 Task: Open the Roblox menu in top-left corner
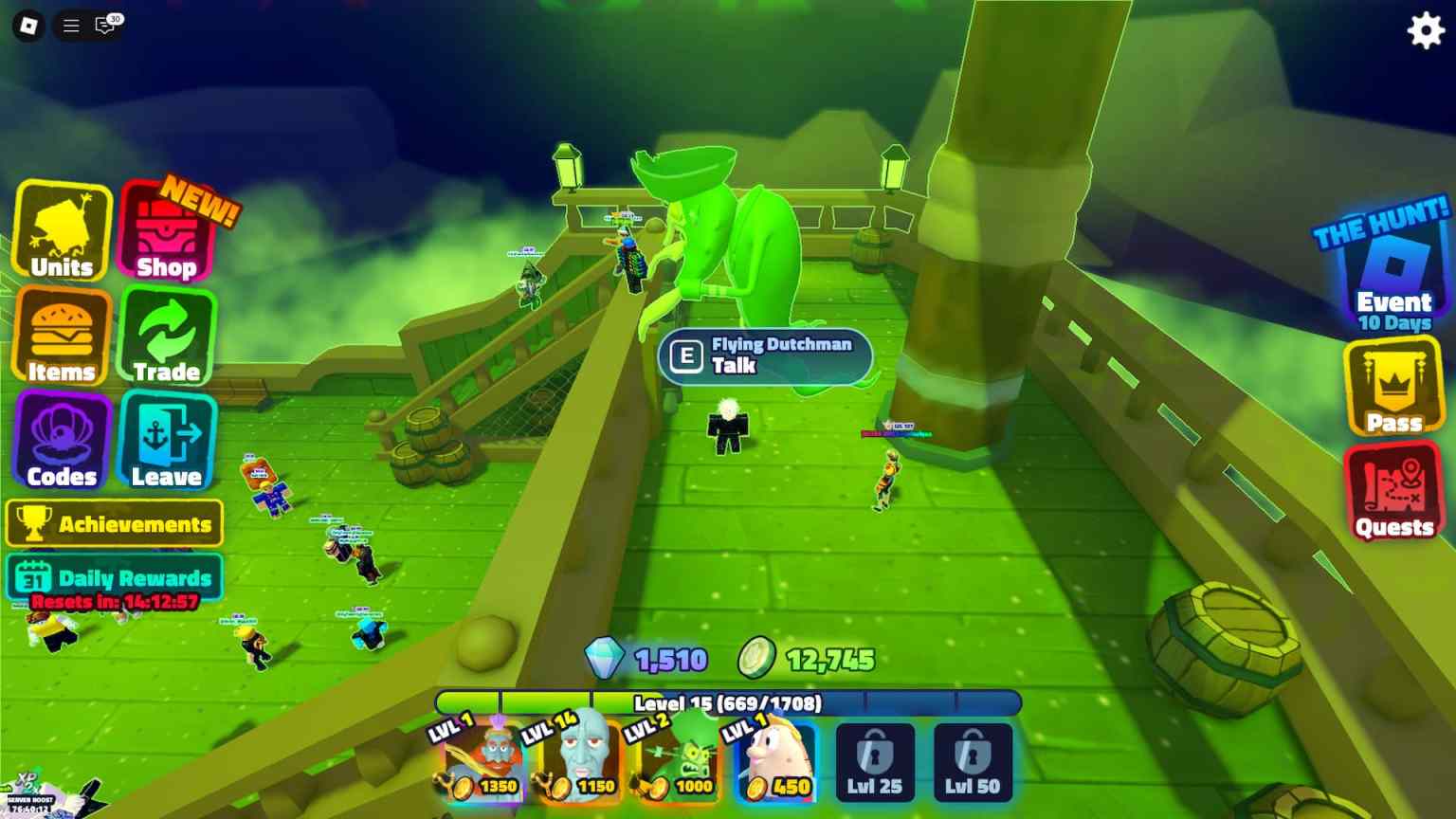tap(27, 26)
